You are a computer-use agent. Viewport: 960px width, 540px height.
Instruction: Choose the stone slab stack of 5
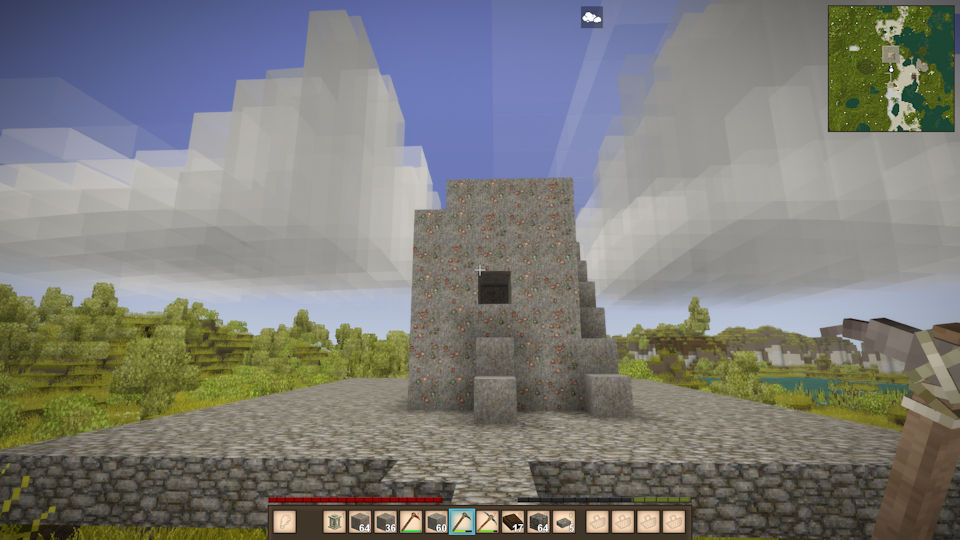564,521
